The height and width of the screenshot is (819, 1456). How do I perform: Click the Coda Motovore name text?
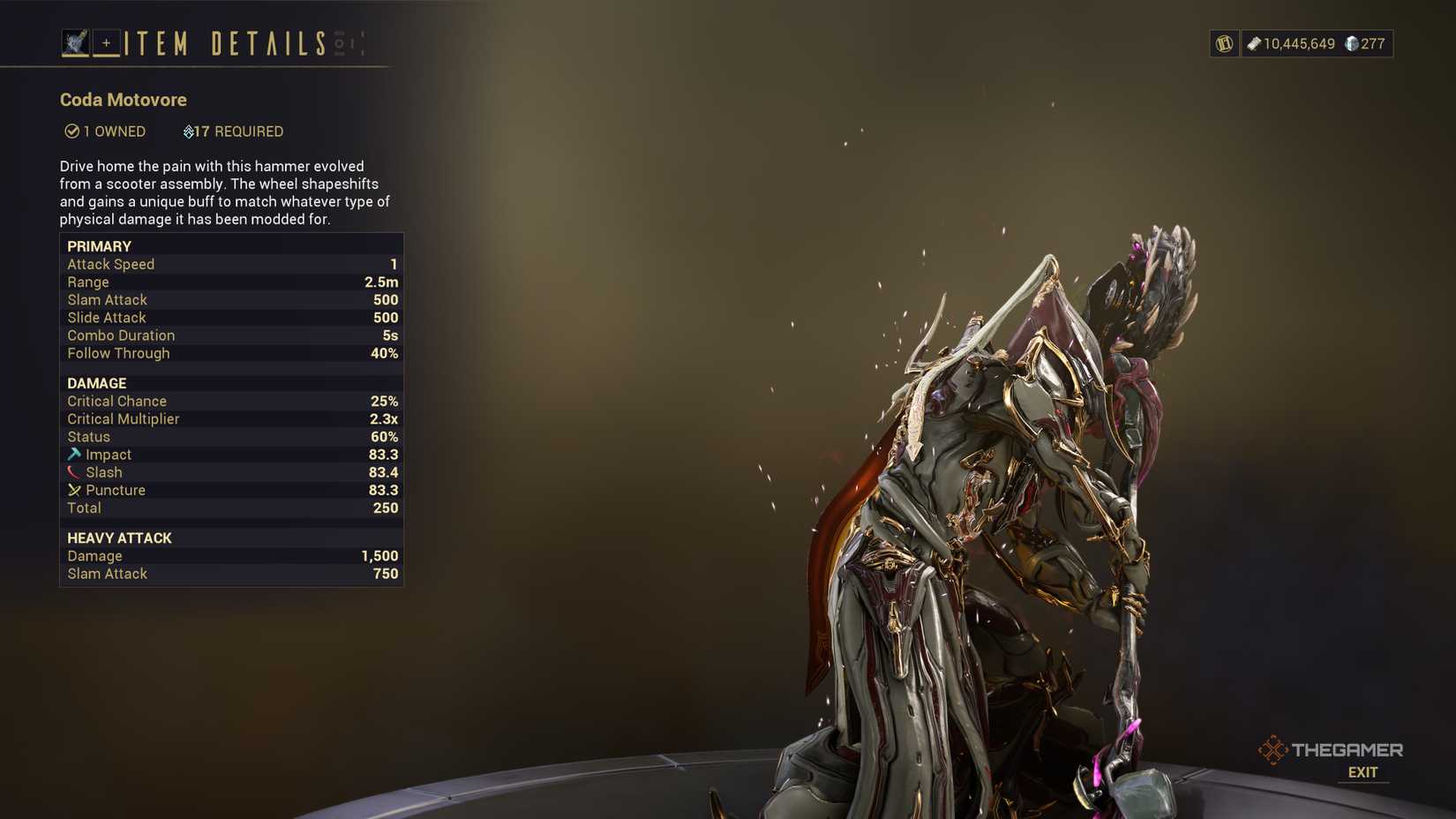click(x=123, y=100)
